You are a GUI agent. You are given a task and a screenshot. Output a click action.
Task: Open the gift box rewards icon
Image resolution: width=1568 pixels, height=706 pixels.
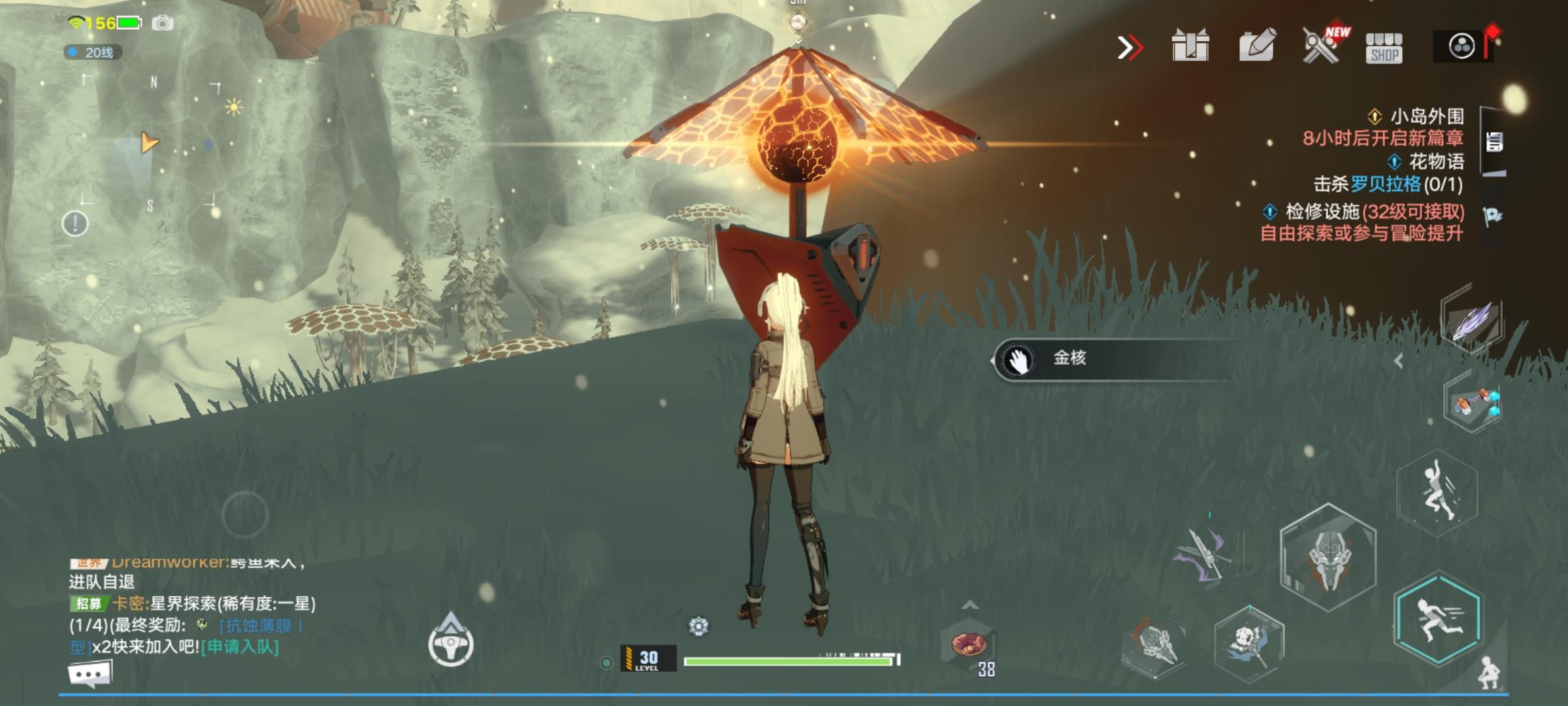pos(1190,46)
